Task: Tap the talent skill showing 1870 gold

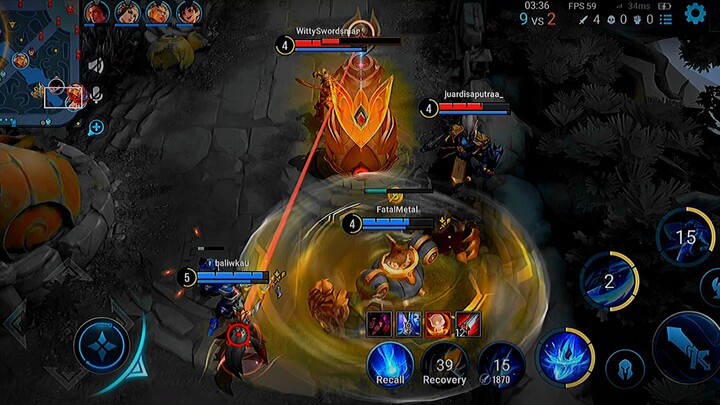Action: (x=501, y=364)
